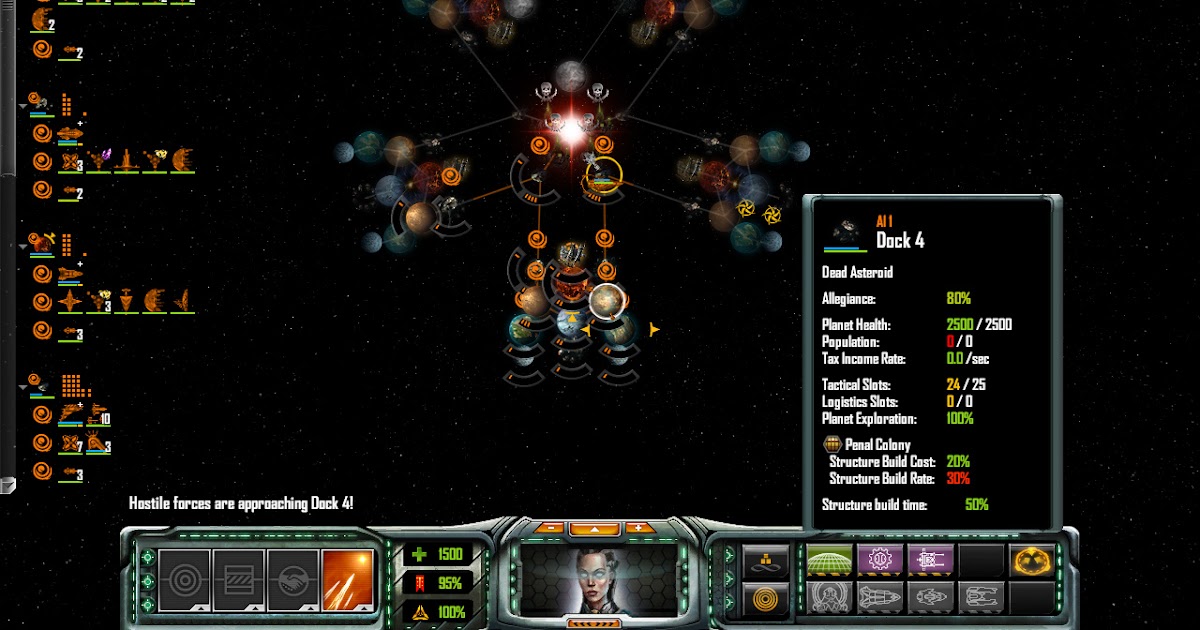The width and height of the screenshot is (1200, 630).
Task: Click the plus button above the portrait
Action: (x=640, y=528)
